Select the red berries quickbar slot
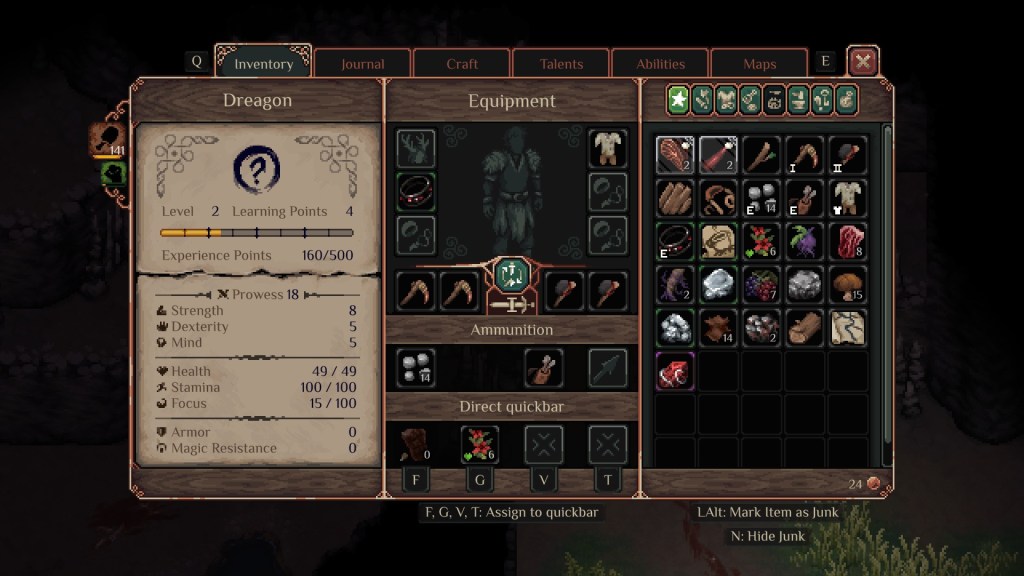The height and width of the screenshot is (576, 1024). click(480, 444)
